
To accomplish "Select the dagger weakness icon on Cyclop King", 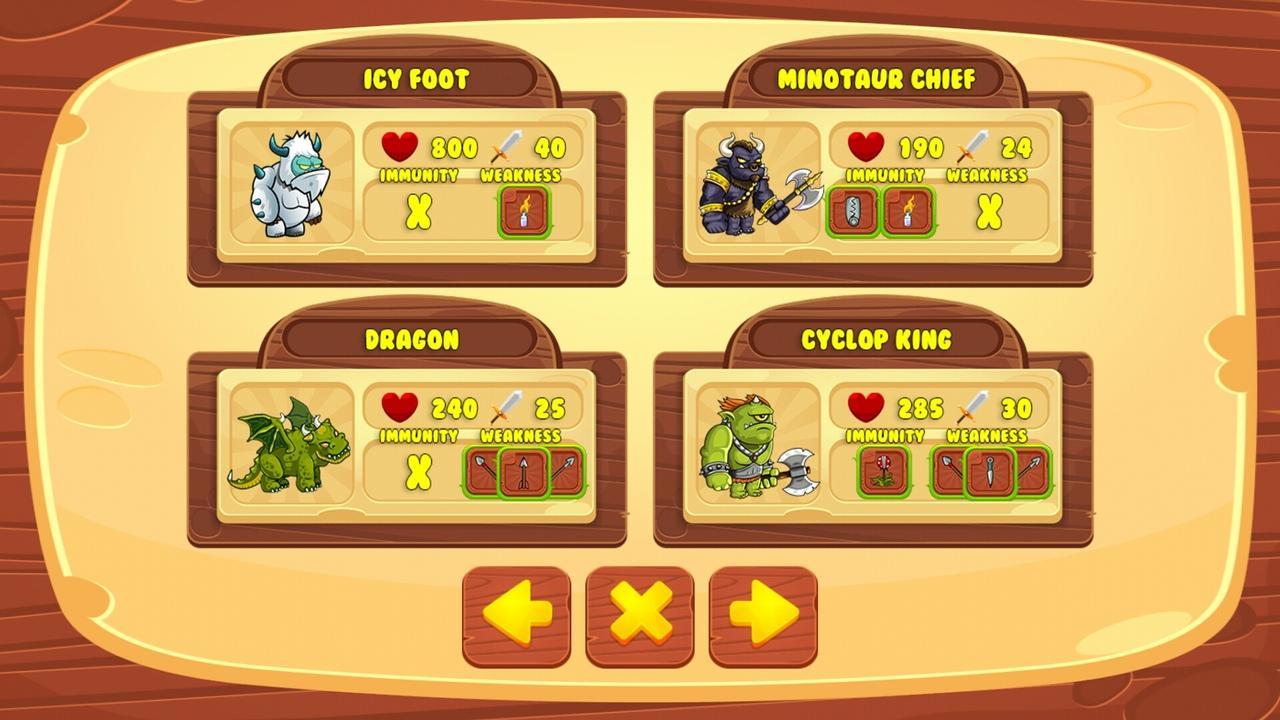I will point(988,470).
